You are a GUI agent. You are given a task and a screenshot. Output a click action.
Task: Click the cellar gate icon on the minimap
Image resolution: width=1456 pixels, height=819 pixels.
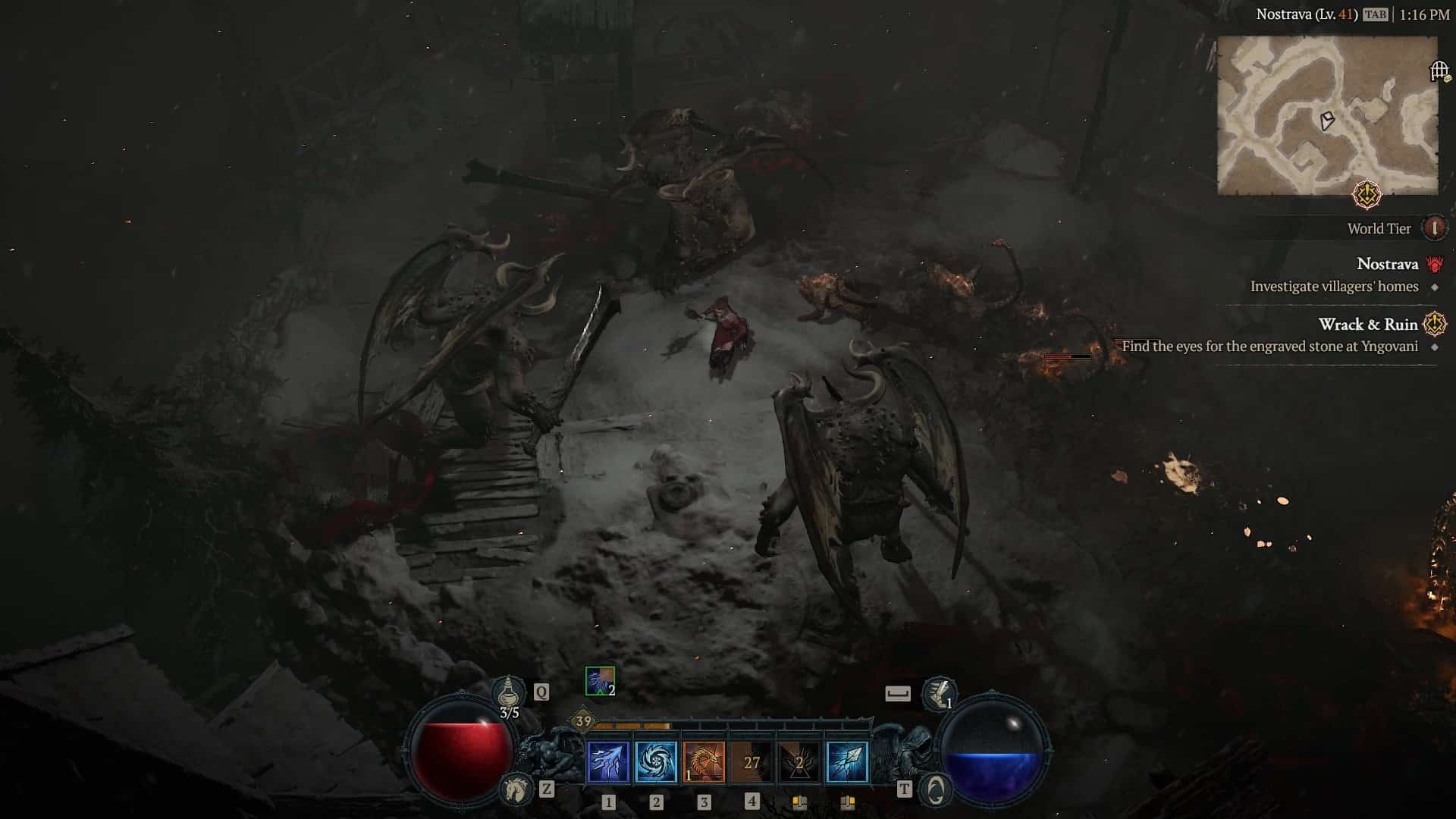(x=1441, y=69)
